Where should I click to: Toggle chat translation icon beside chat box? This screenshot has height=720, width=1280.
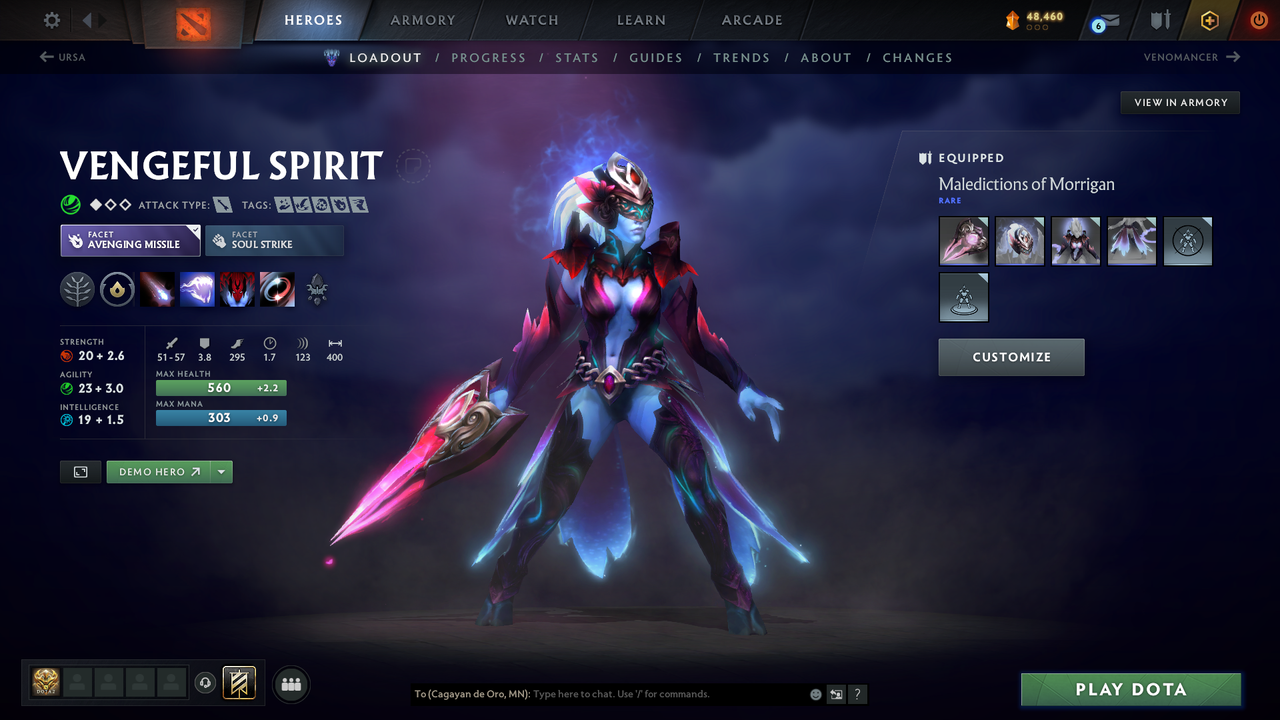pyautogui.click(x=836, y=694)
